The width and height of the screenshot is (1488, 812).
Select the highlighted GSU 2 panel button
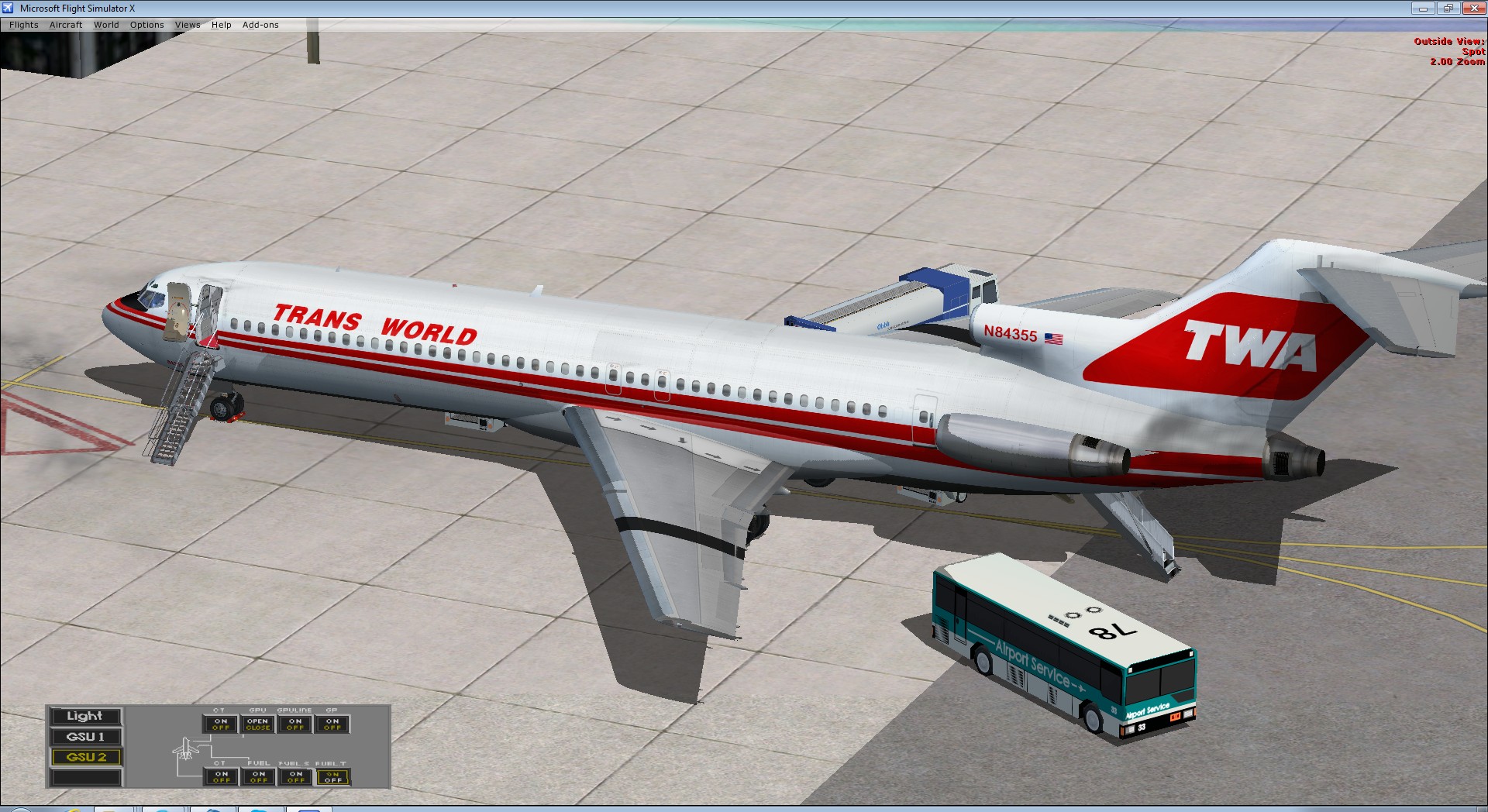tap(85, 758)
